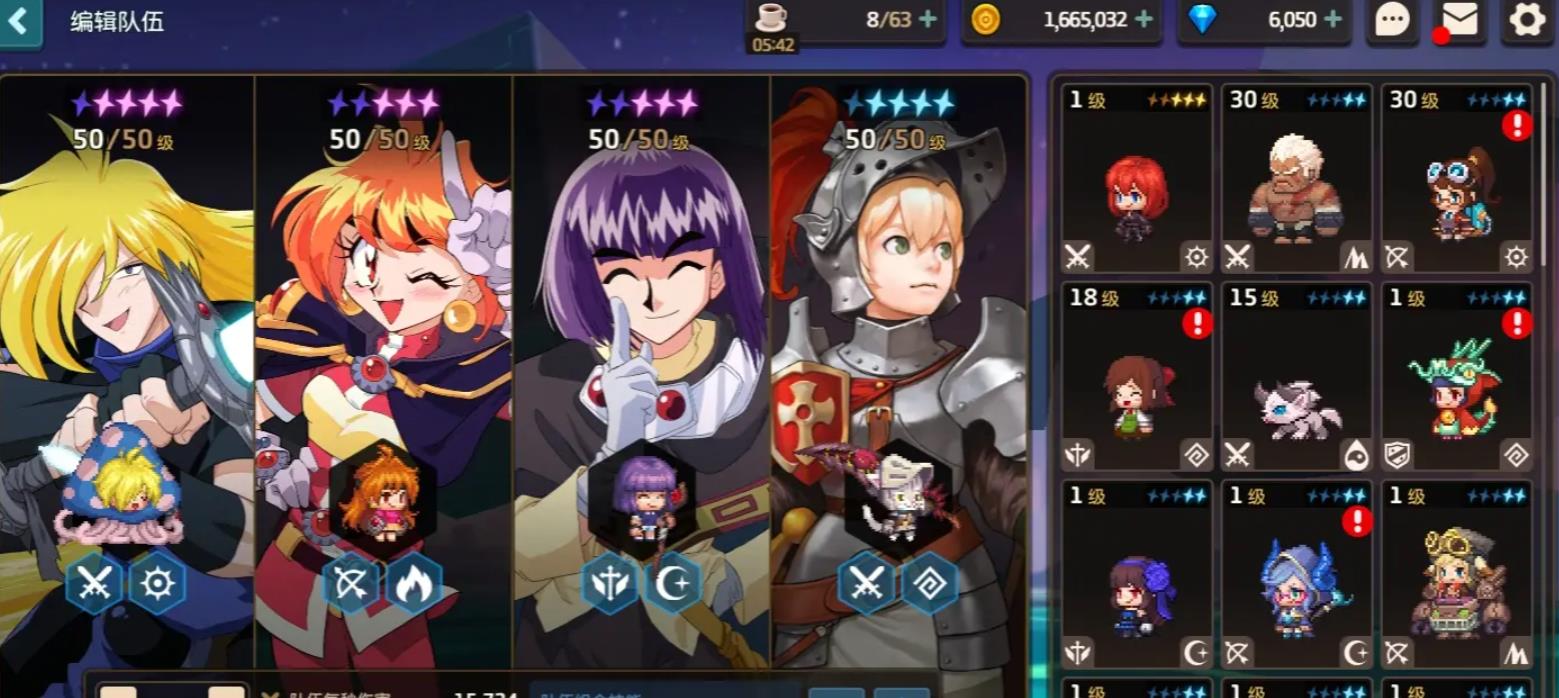The width and height of the screenshot is (1559, 698).
Task: Pick the green dragon costume hero card
Action: pos(1457,377)
